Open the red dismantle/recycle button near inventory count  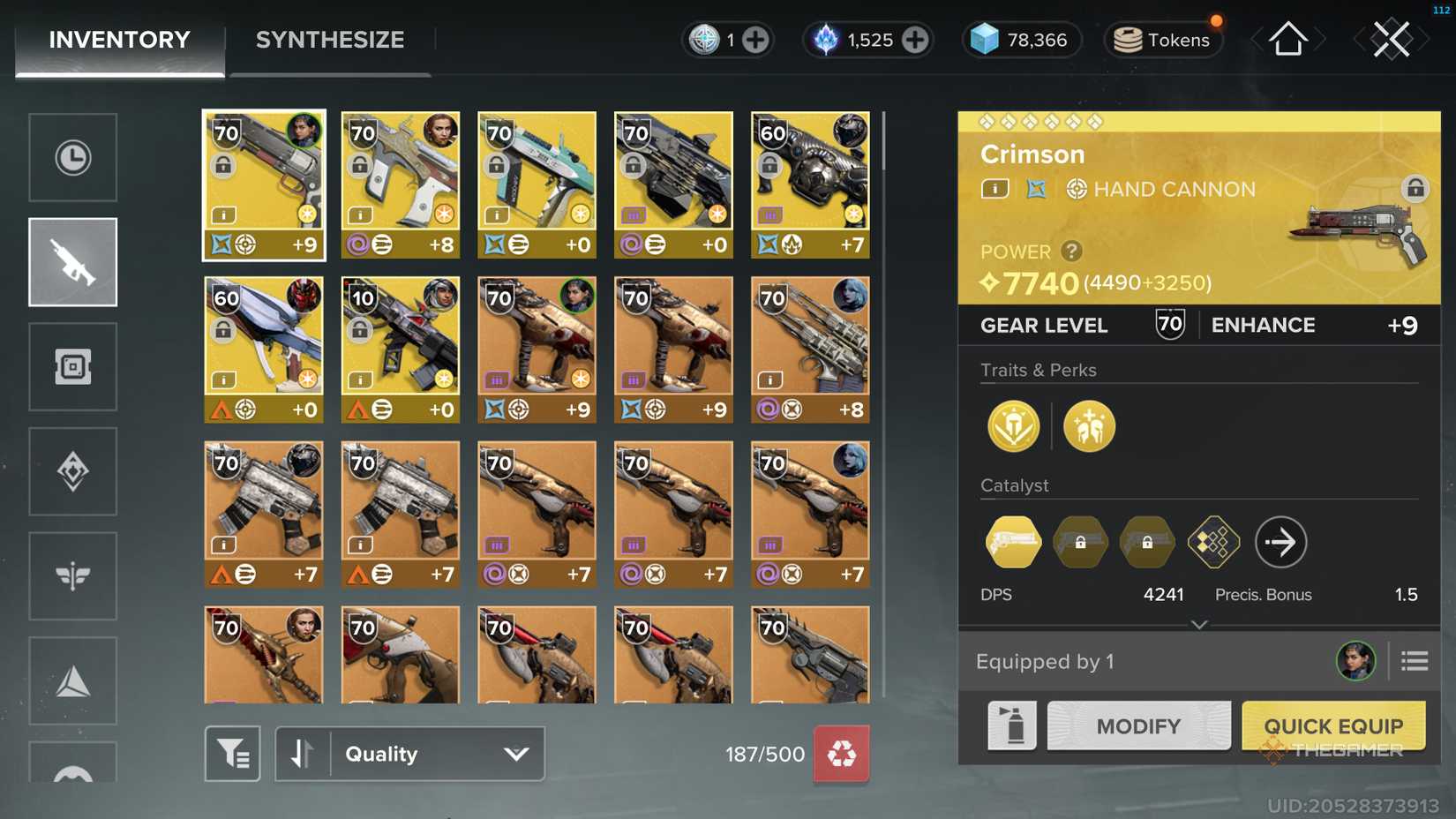(x=841, y=755)
